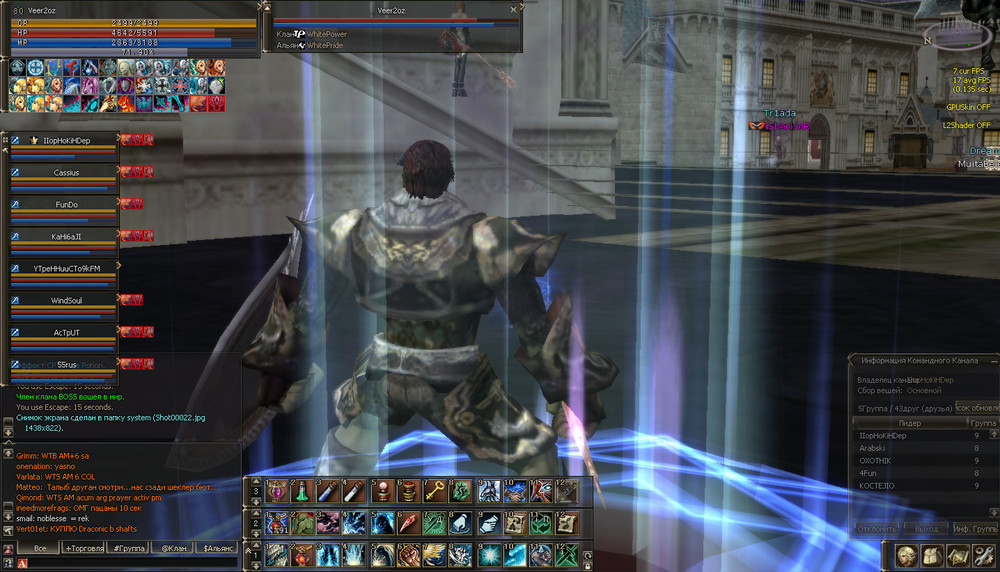Switch to the Все chat tab

click(x=40, y=548)
